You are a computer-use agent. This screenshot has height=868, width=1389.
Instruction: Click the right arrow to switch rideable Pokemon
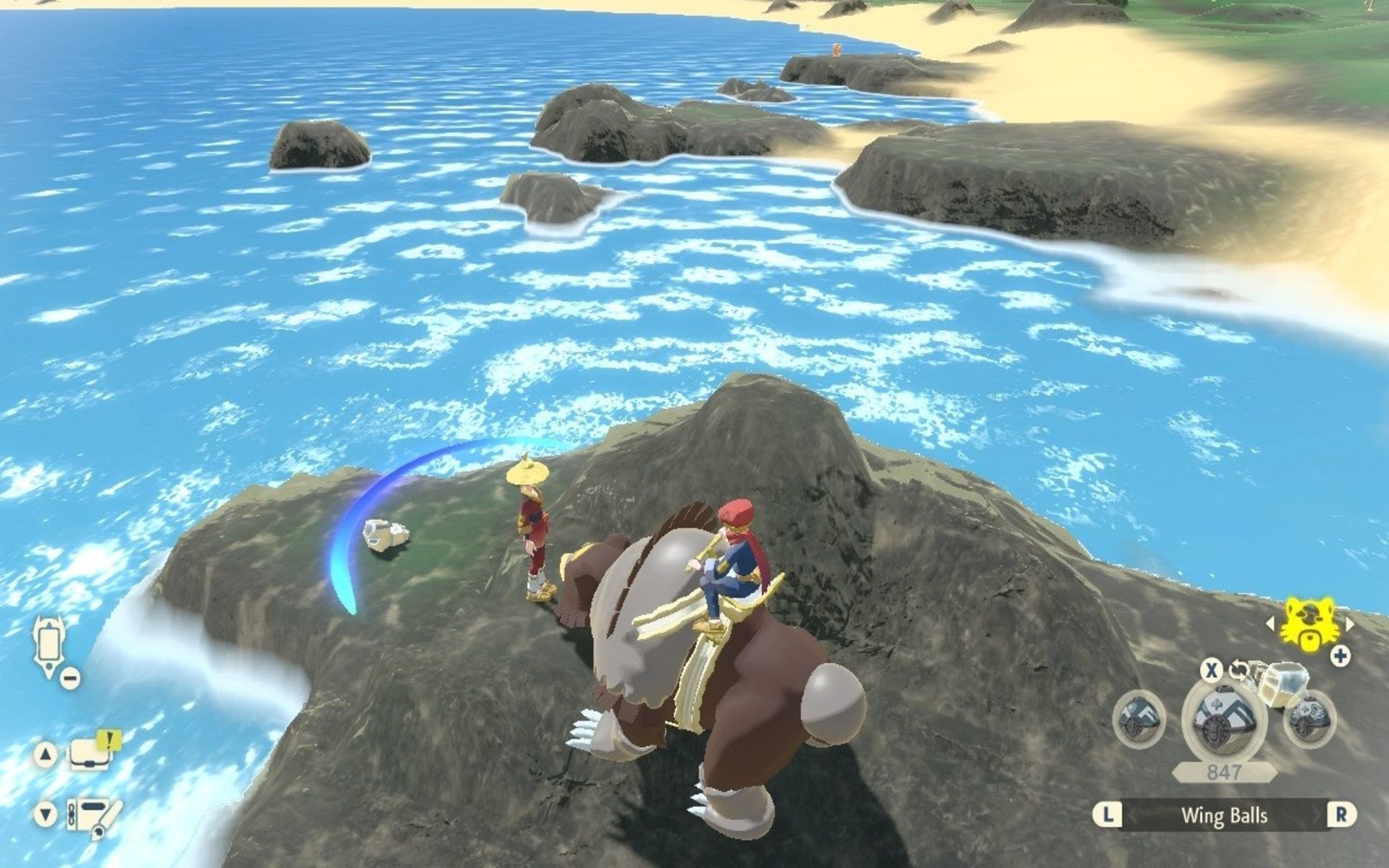(x=1349, y=623)
